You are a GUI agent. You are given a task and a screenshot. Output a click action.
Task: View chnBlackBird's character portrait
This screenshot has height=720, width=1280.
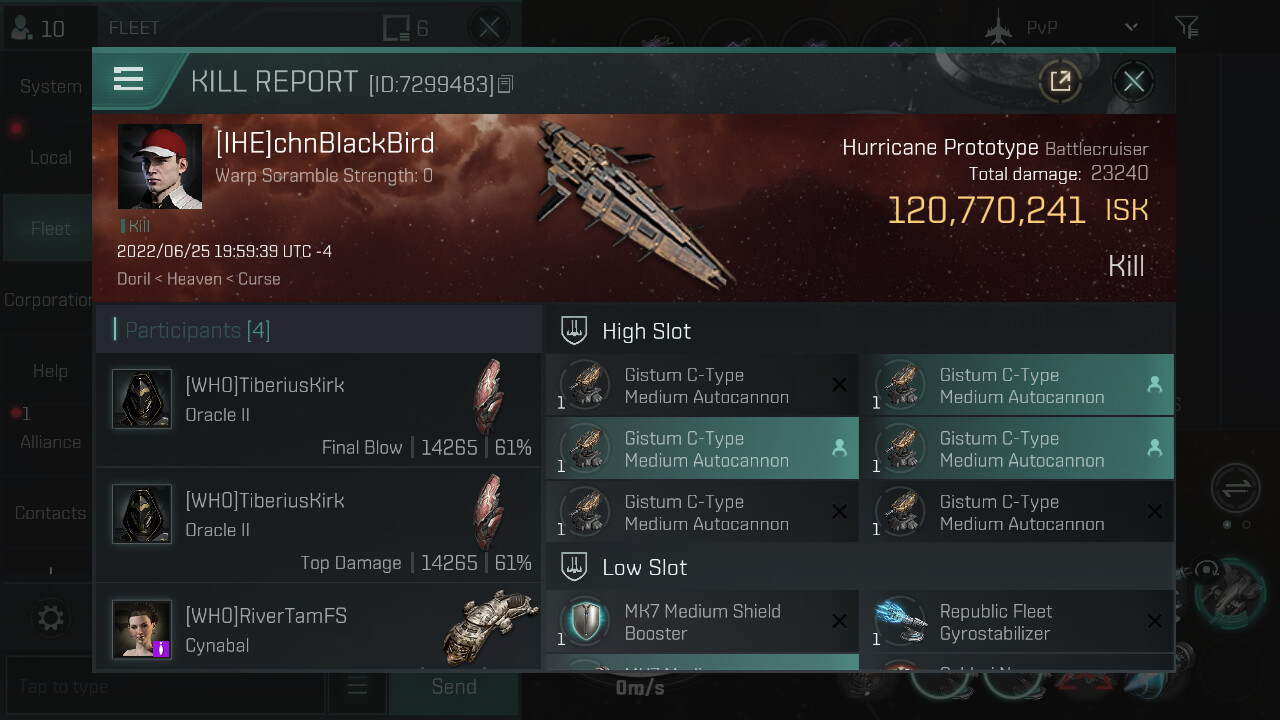click(160, 167)
